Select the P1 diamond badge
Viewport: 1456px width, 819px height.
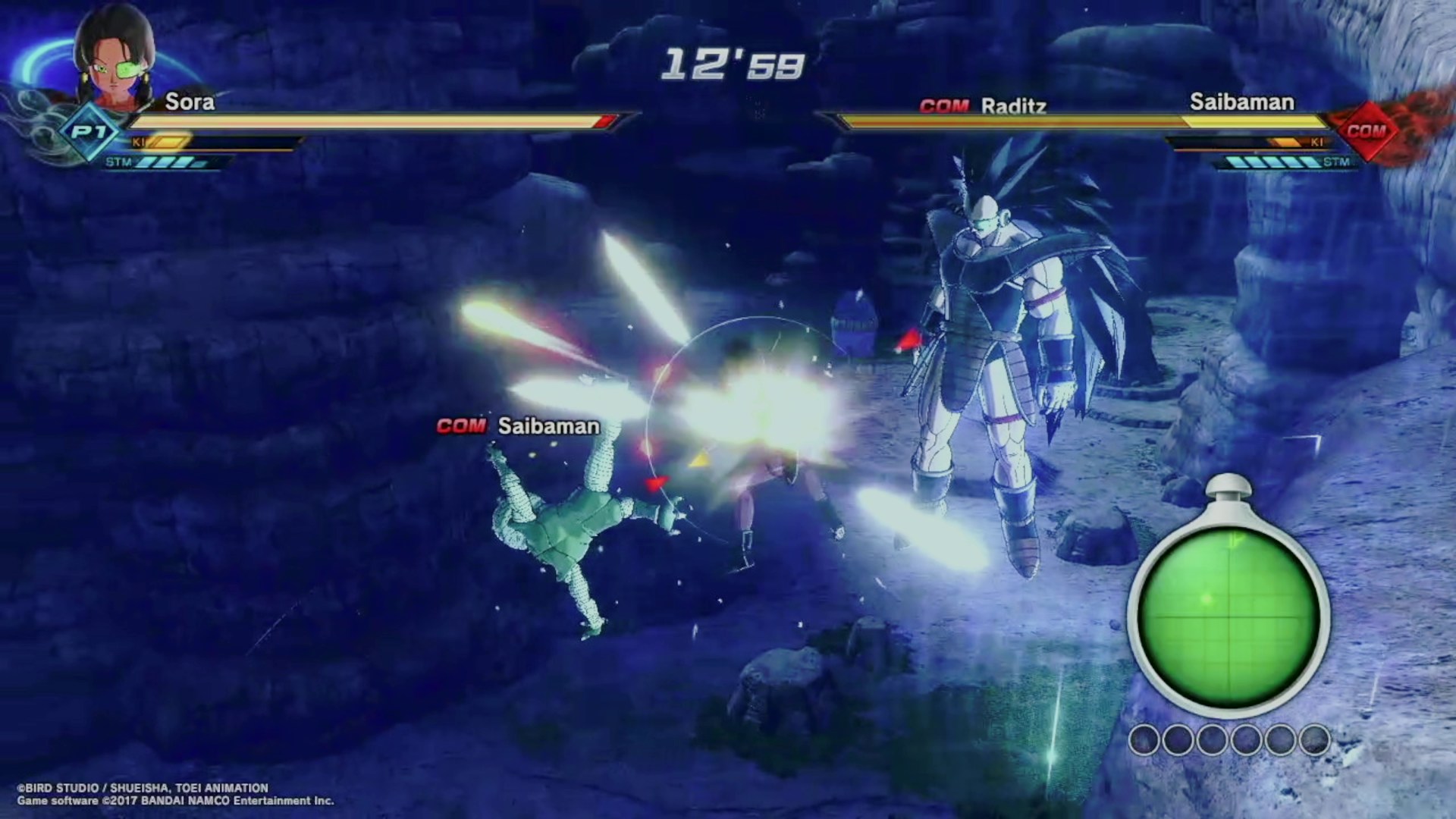[89, 133]
